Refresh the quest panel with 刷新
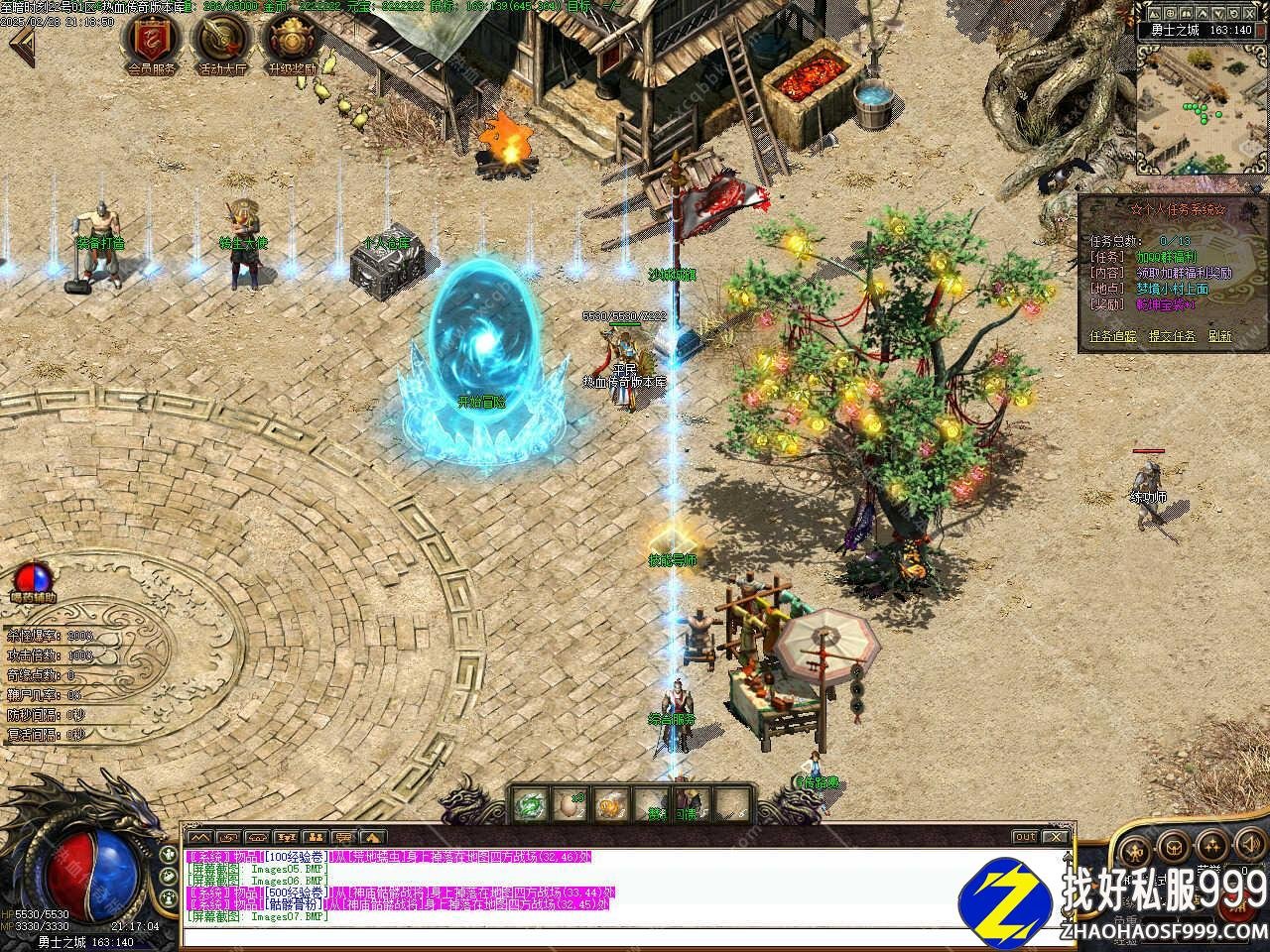The image size is (1270, 952). [1219, 337]
